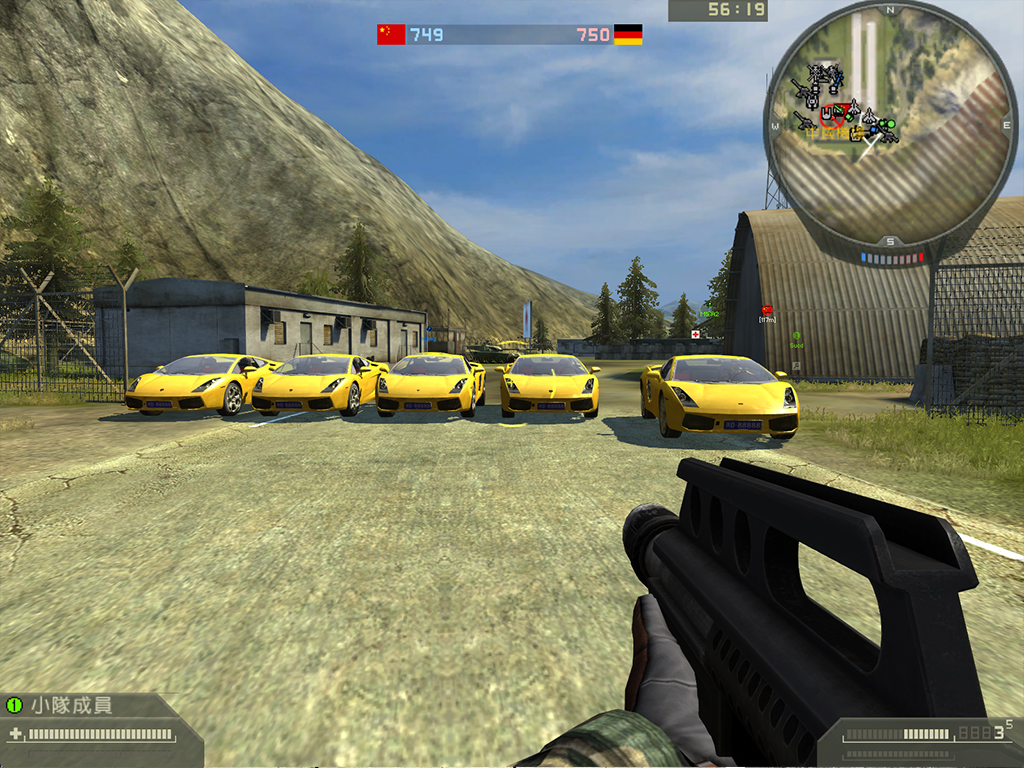Click the circular minimap
The width and height of the screenshot is (1024, 768).
pyautogui.click(x=890, y=124)
